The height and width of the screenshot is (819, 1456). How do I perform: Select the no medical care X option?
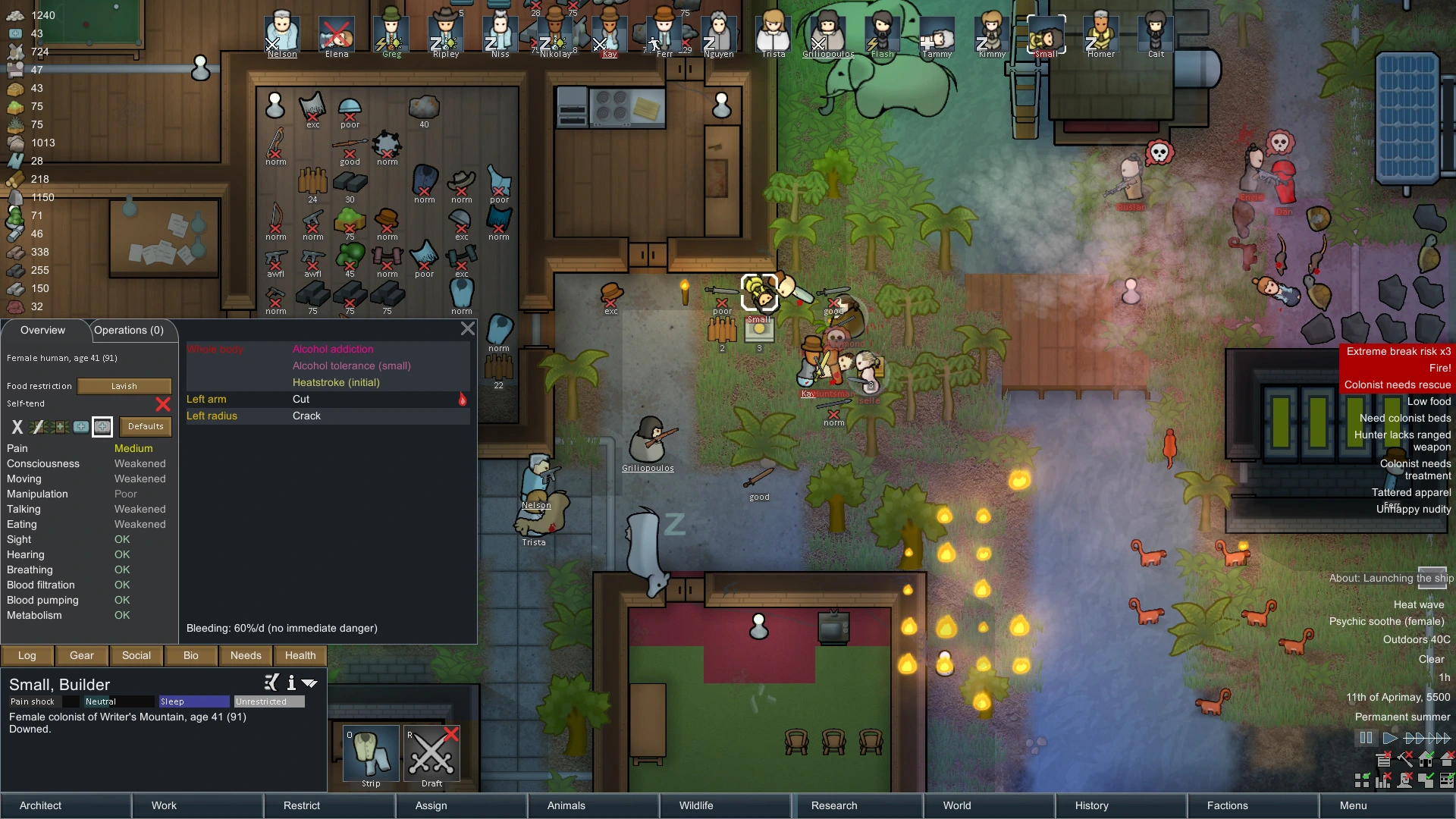[17, 427]
